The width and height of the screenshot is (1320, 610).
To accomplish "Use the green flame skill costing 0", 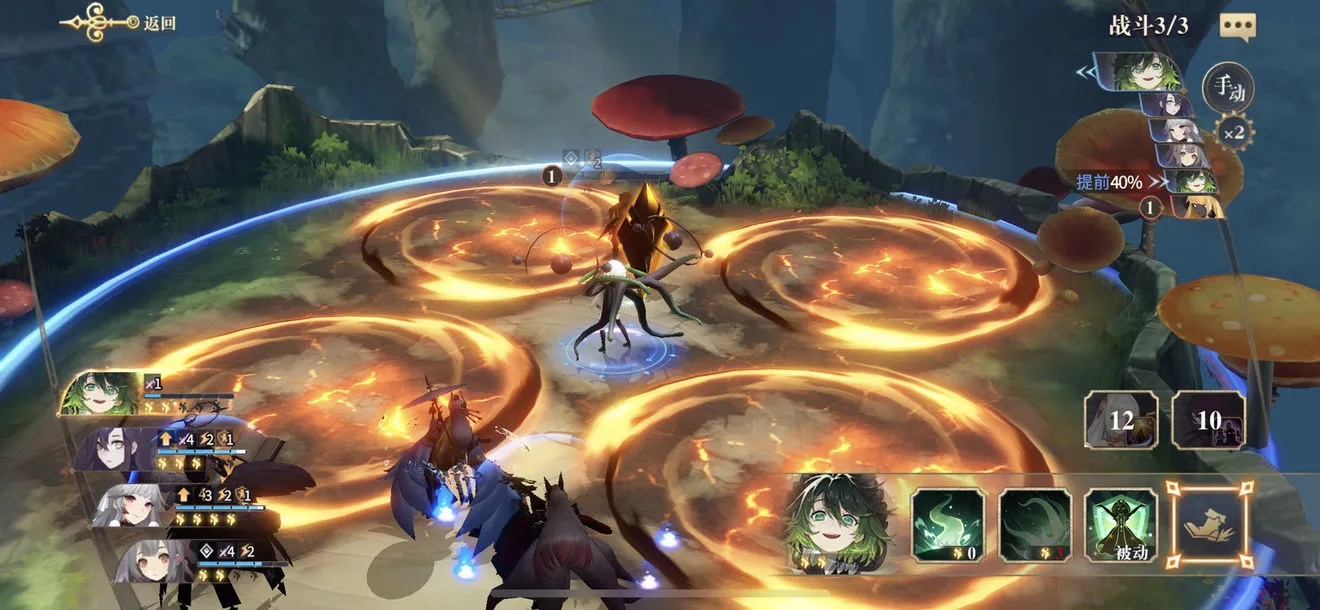I will (947, 524).
